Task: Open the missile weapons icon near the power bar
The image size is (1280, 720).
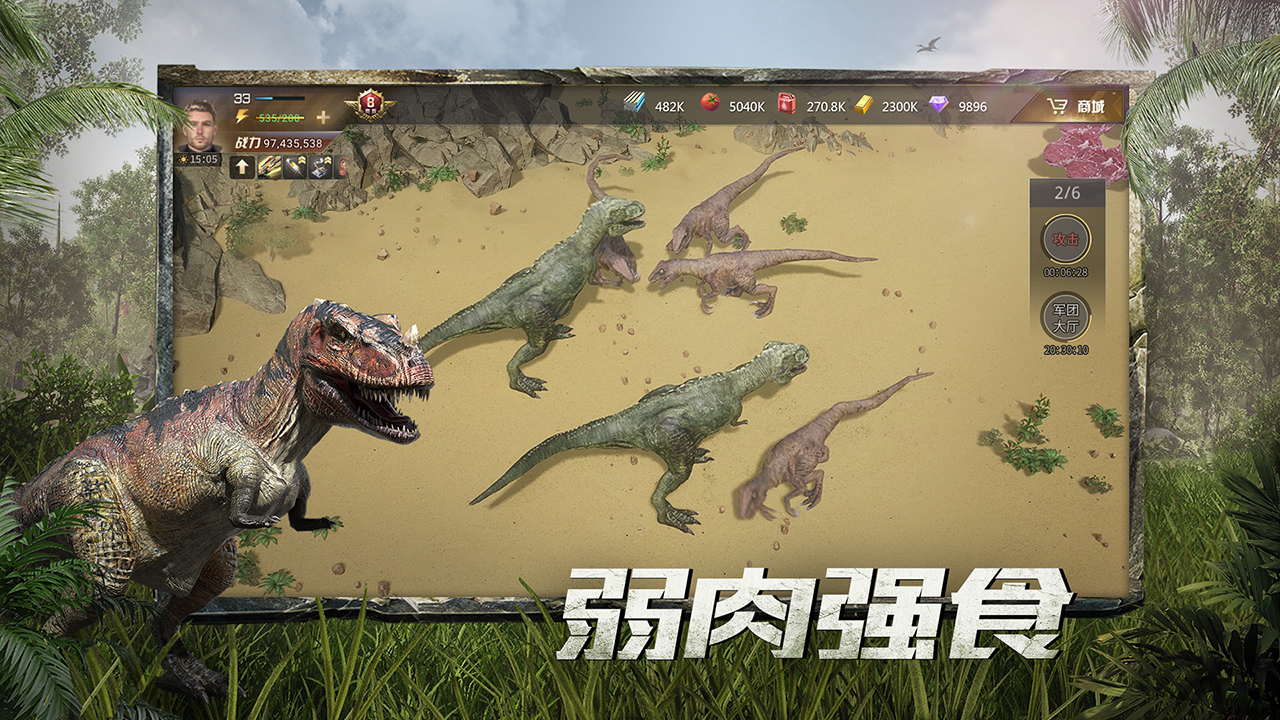Action: coord(270,168)
